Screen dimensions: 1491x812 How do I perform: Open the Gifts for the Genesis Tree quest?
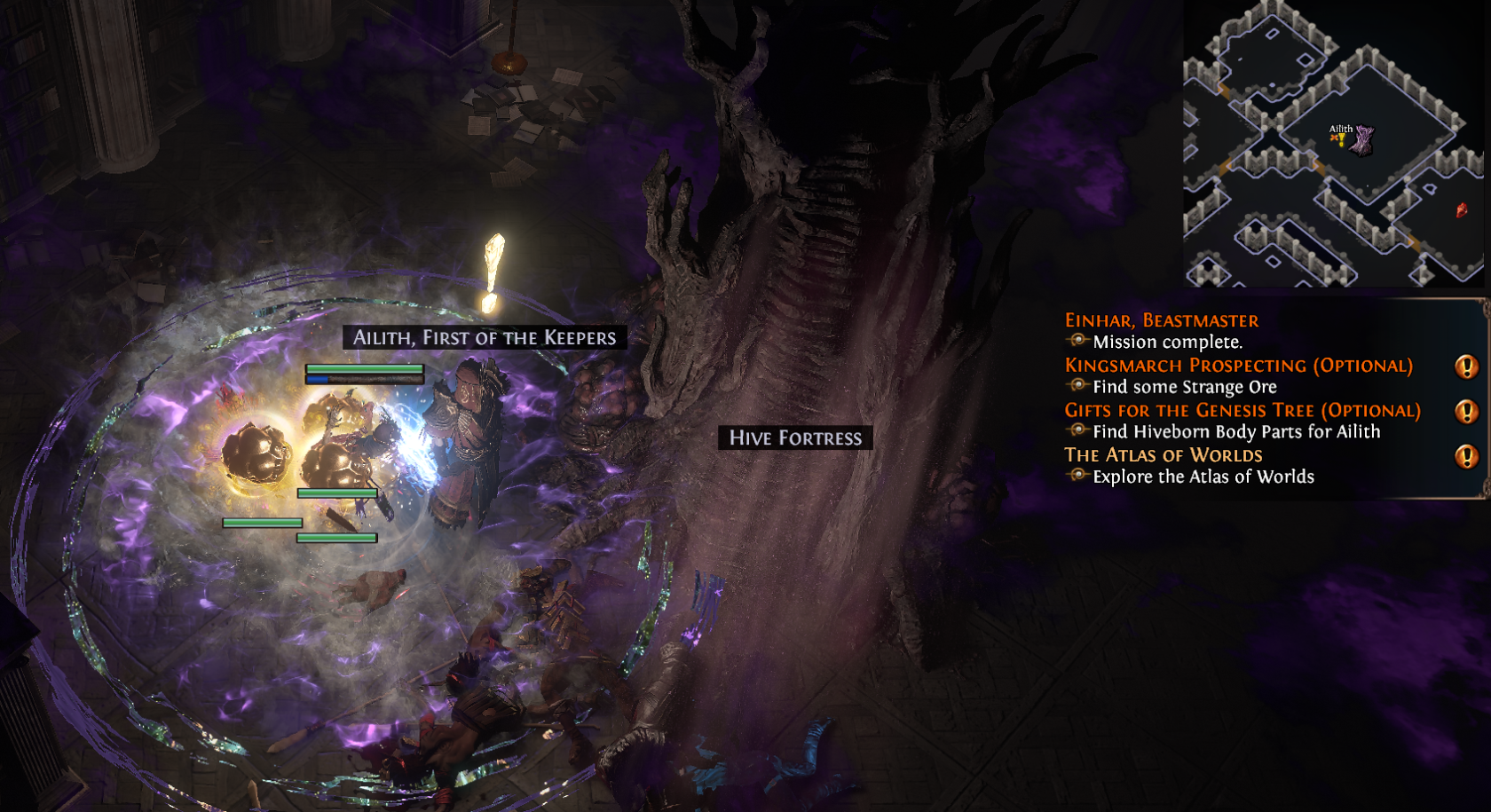coord(1242,411)
